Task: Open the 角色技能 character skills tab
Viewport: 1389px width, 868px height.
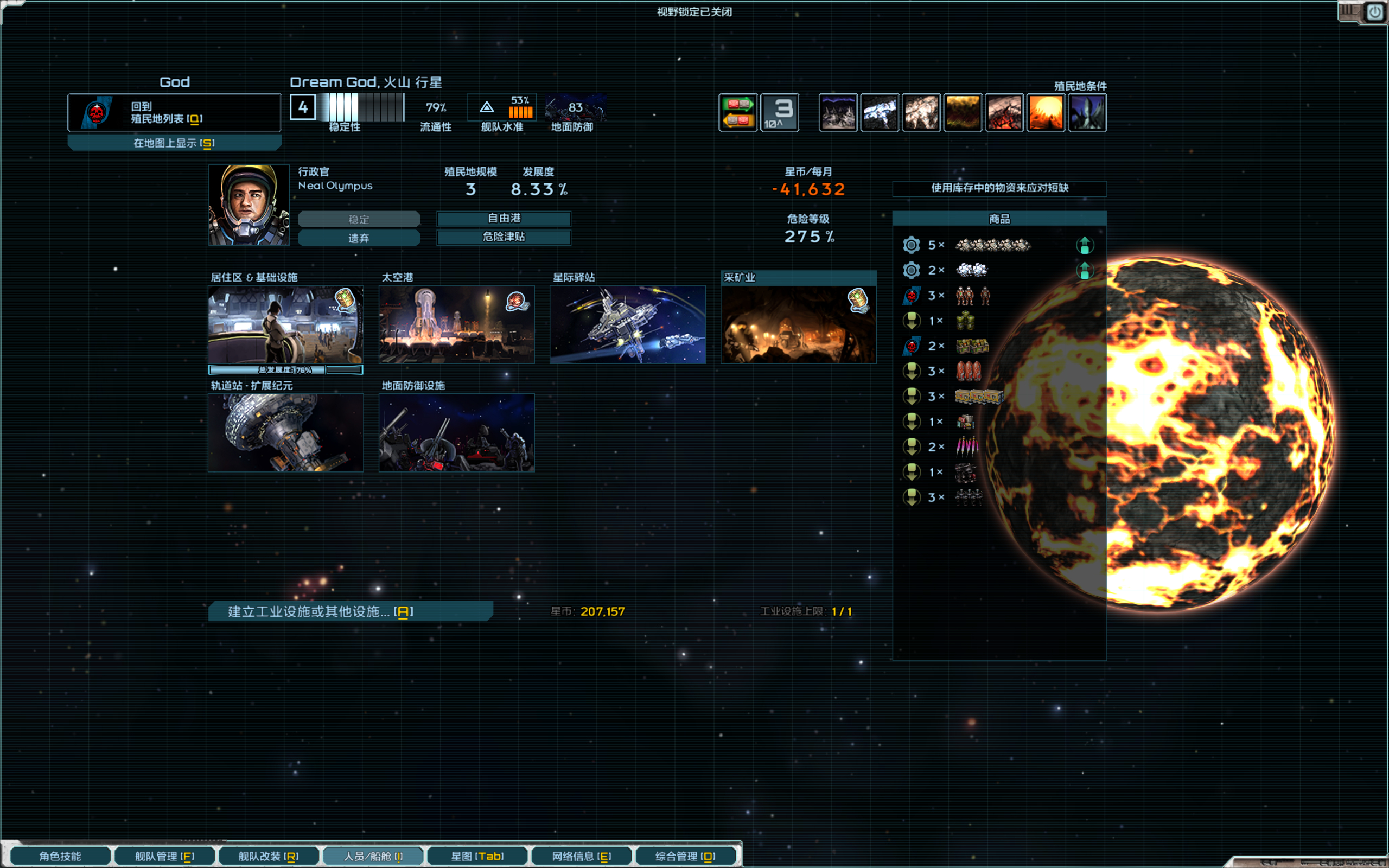Action: 60,856
